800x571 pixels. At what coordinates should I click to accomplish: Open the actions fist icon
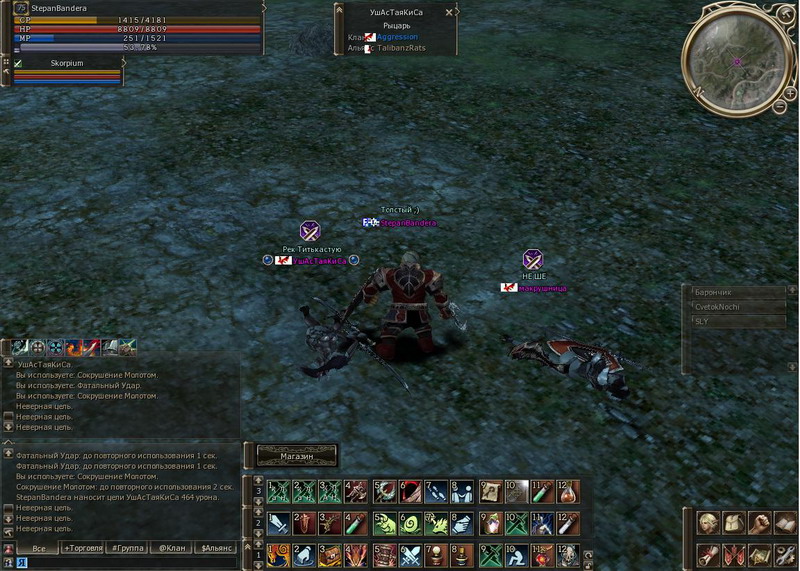tap(760, 523)
